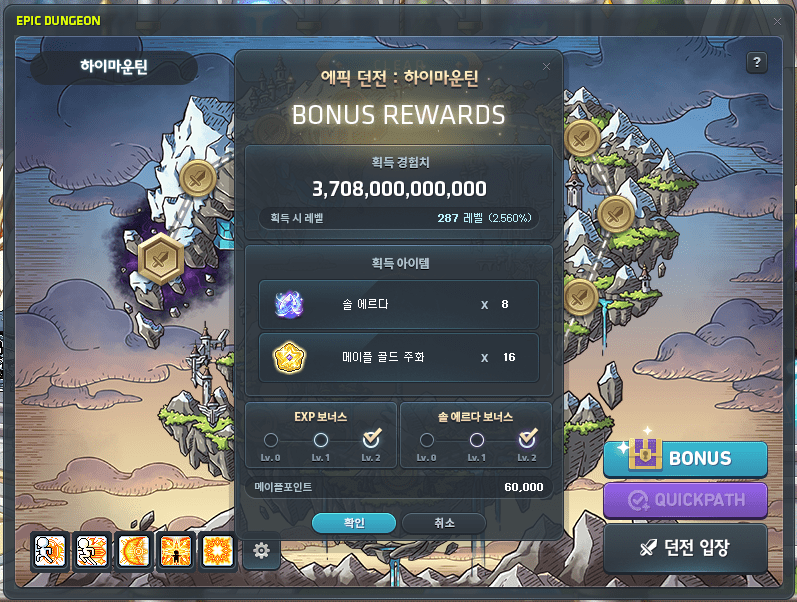Click the 솔 에르다 reward item row
The height and width of the screenshot is (602, 797).
tap(398, 304)
